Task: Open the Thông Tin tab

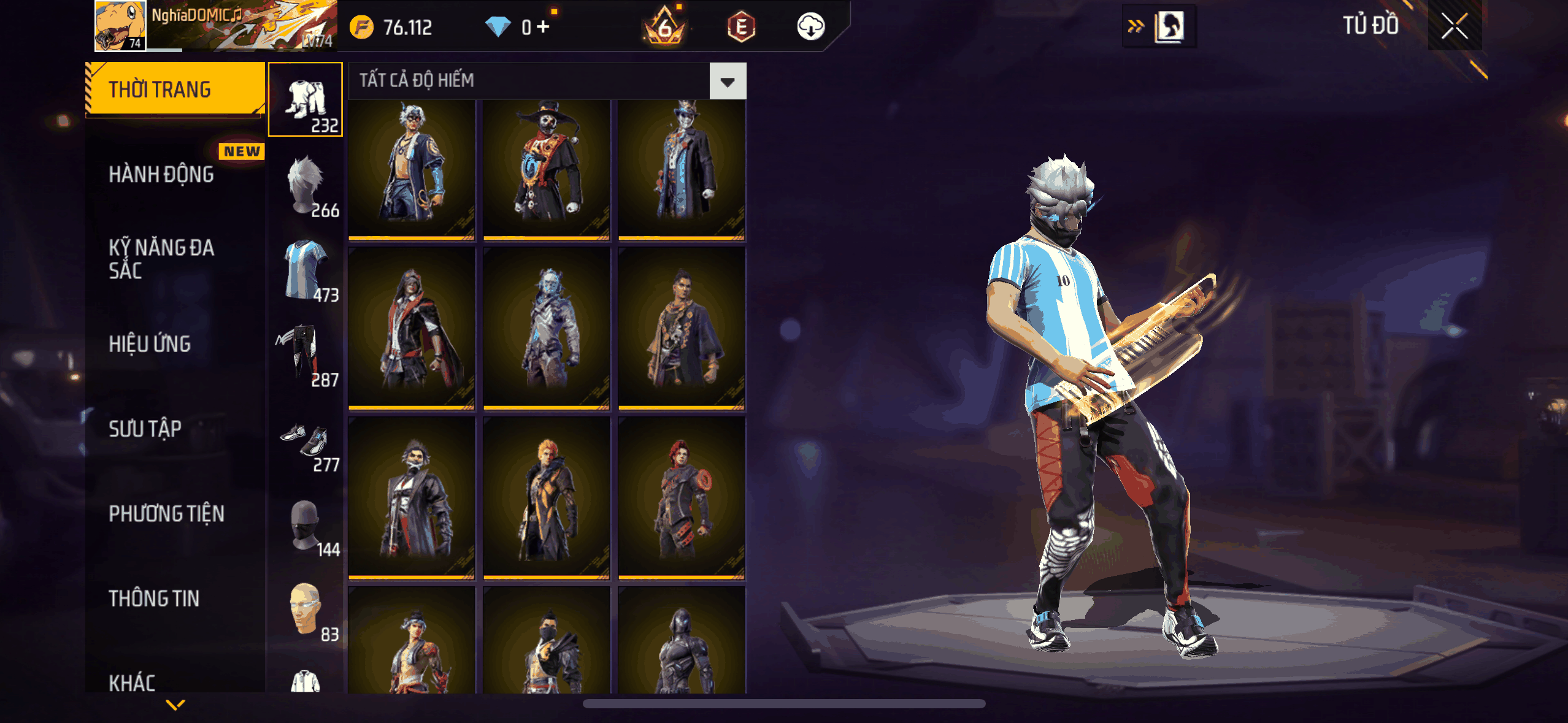Action: pyautogui.click(x=154, y=599)
